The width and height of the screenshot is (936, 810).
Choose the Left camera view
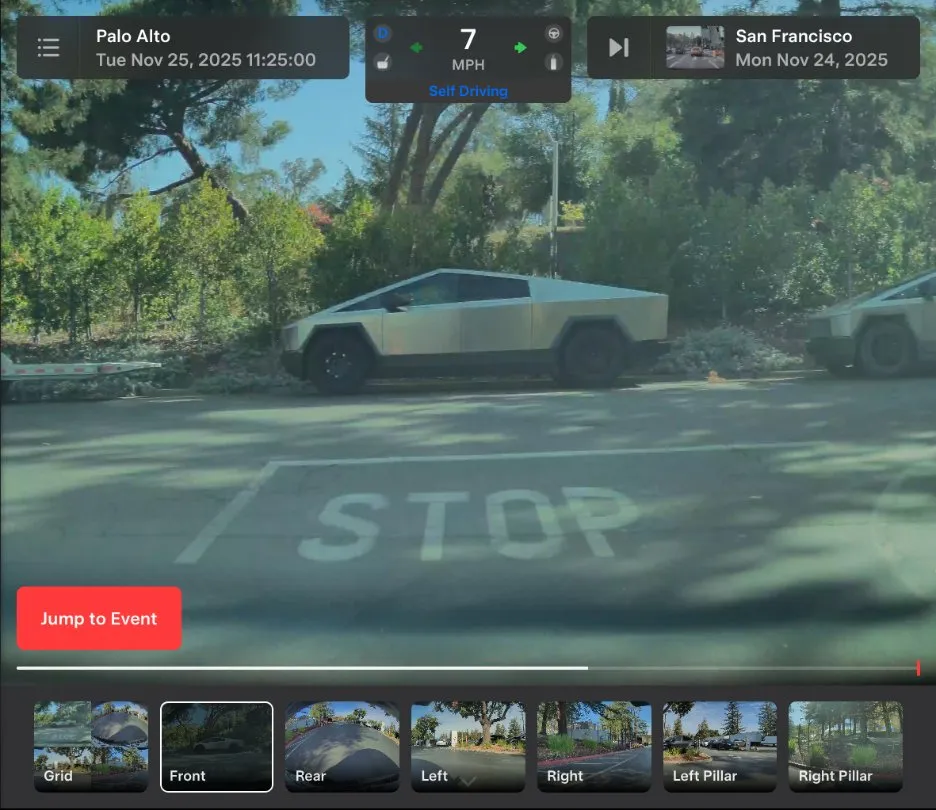(468, 746)
